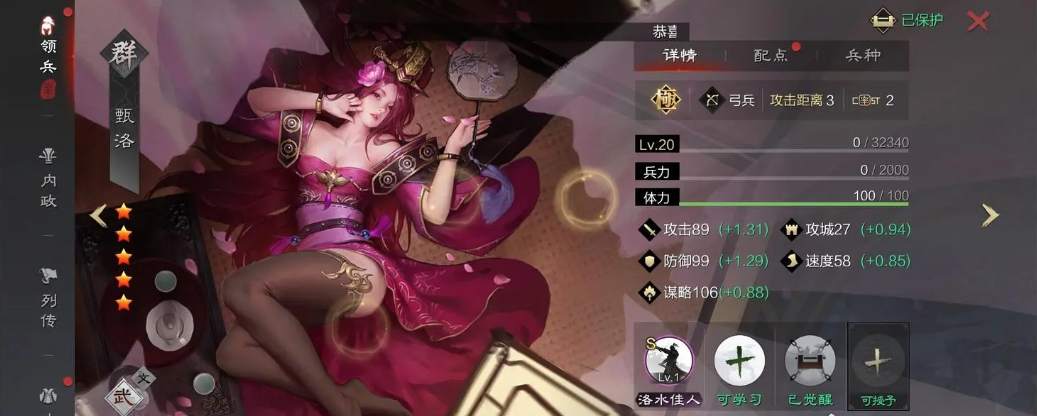Open the 内政 side menu
The height and width of the screenshot is (416, 1037).
click(48, 177)
